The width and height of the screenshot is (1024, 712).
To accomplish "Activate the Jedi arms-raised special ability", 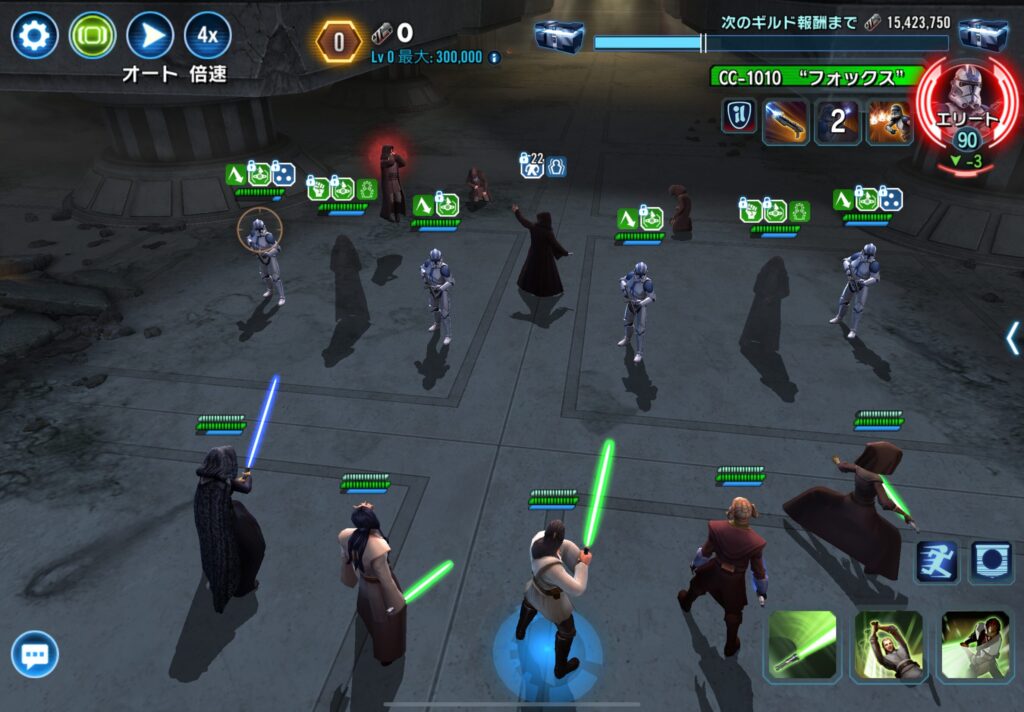I will [x=888, y=646].
